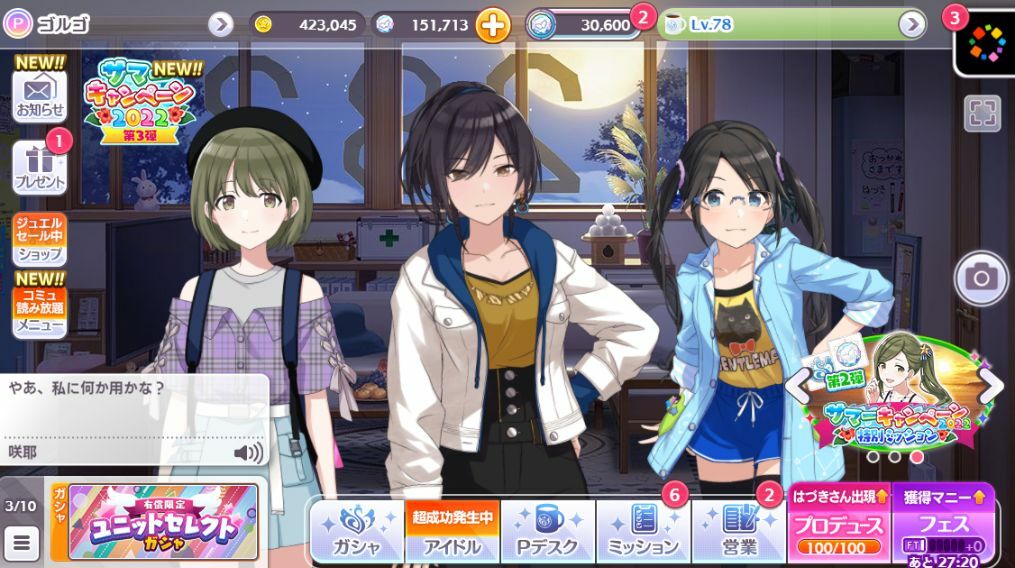This screenshot has height=568, width=1015.
Task: Show the previous campaign banner
Action: click(x=797, y=385)
